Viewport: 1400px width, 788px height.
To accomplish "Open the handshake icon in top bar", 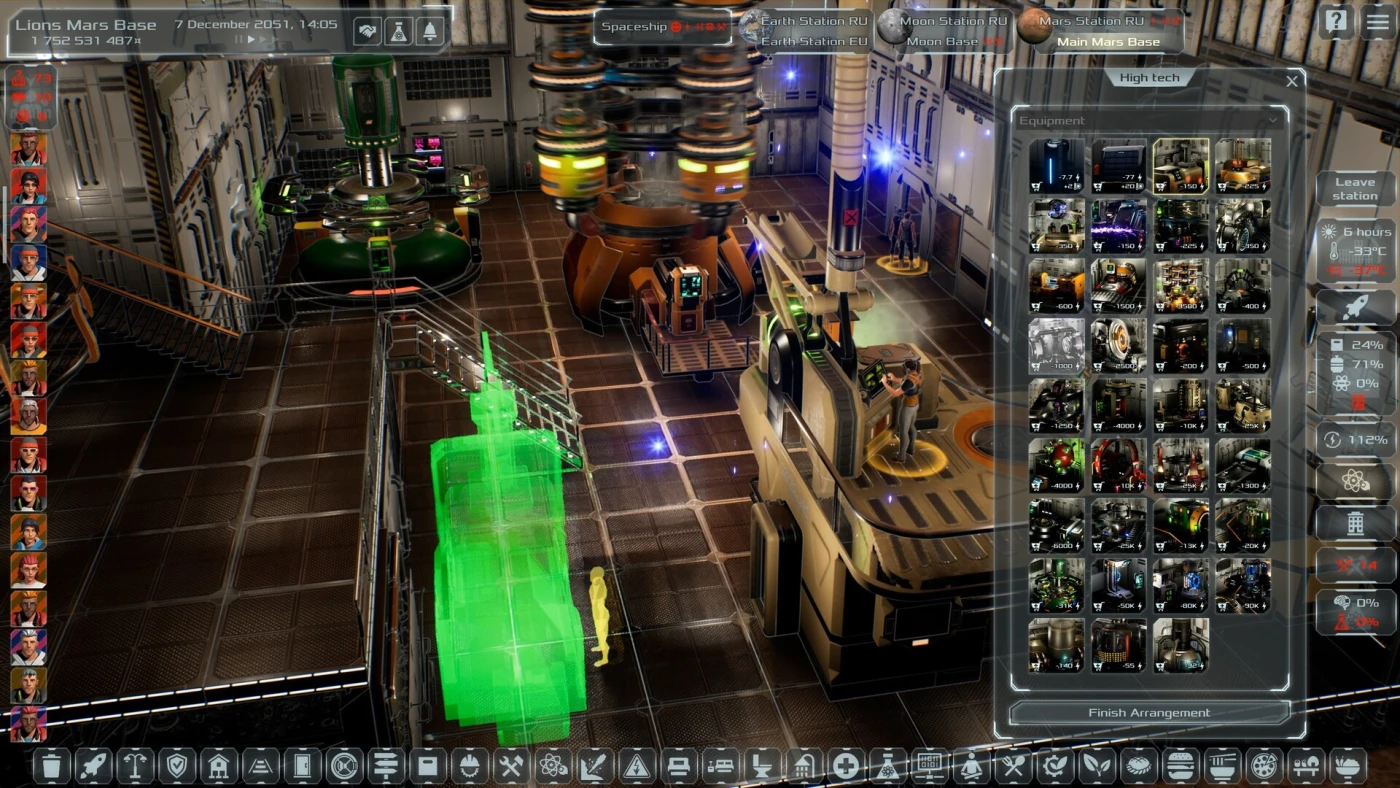I will (x=367, y=31).
